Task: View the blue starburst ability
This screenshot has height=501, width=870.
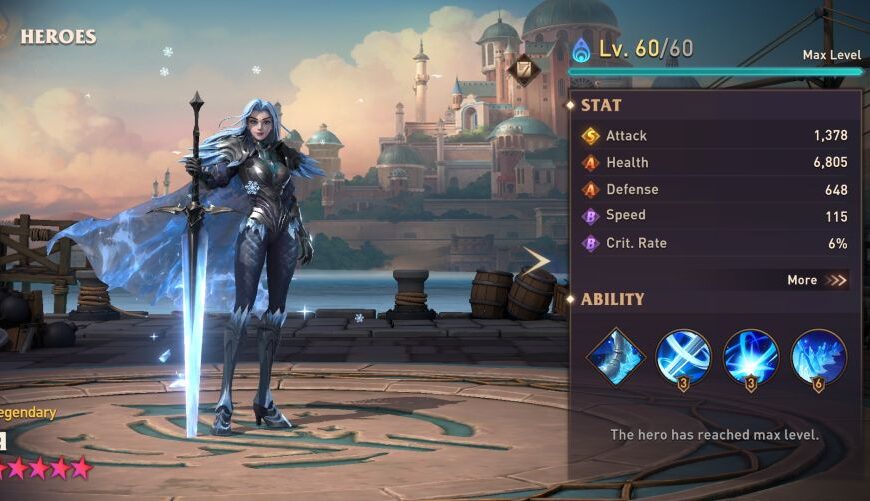Action: pos(751,356)
